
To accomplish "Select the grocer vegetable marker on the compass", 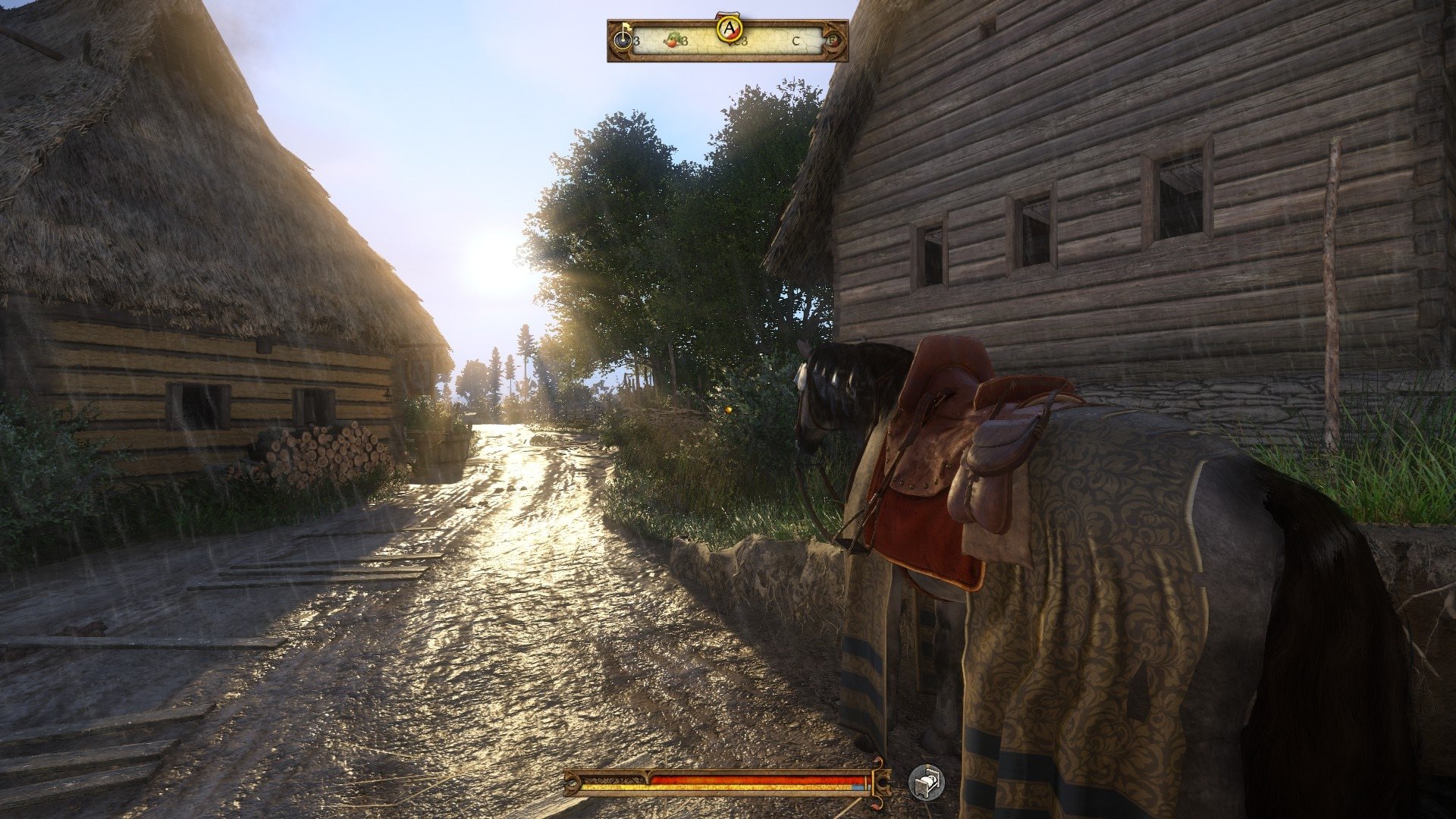I will [672, 40].
